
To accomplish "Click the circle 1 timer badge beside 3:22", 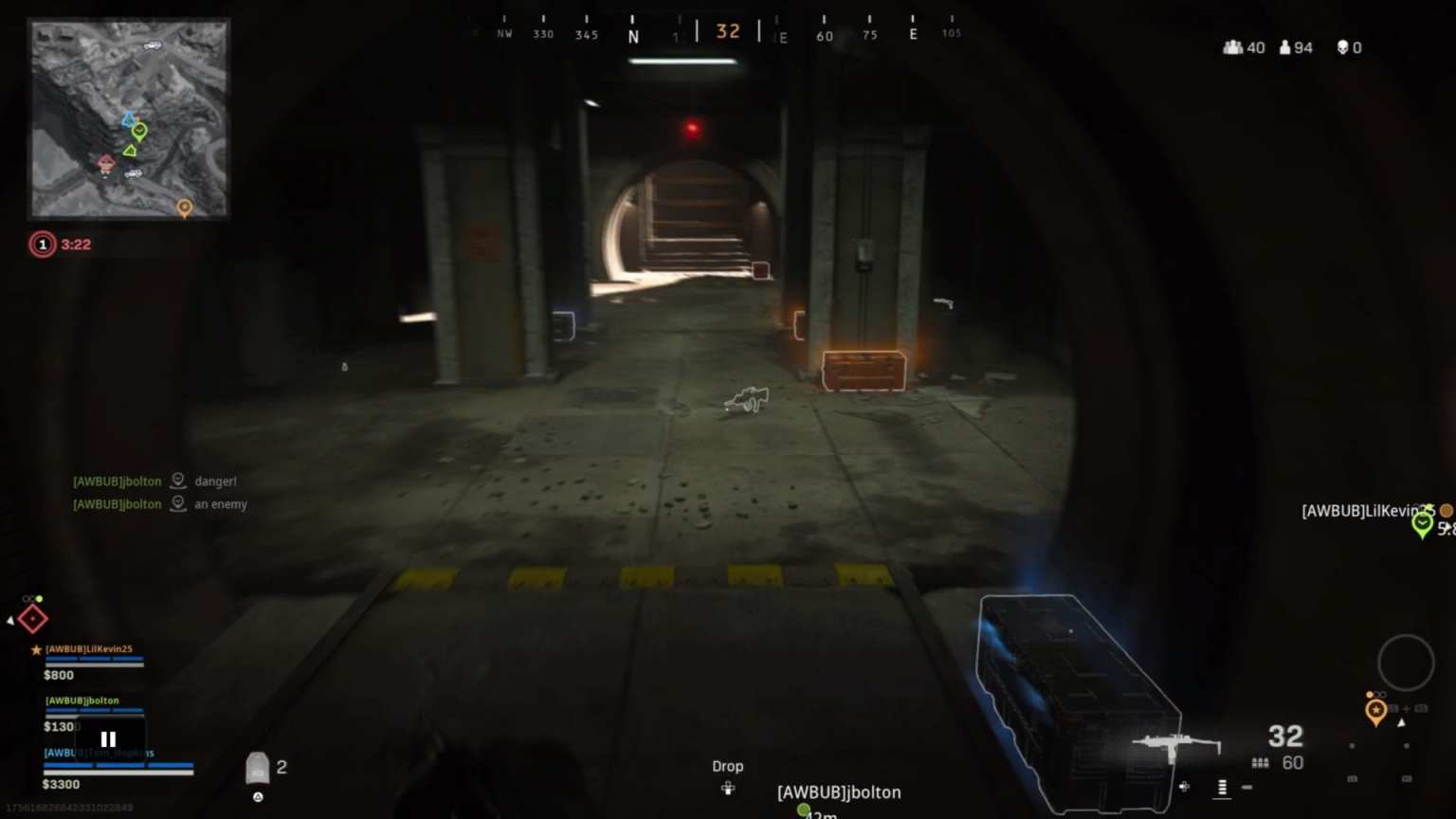I will (42, 244).
